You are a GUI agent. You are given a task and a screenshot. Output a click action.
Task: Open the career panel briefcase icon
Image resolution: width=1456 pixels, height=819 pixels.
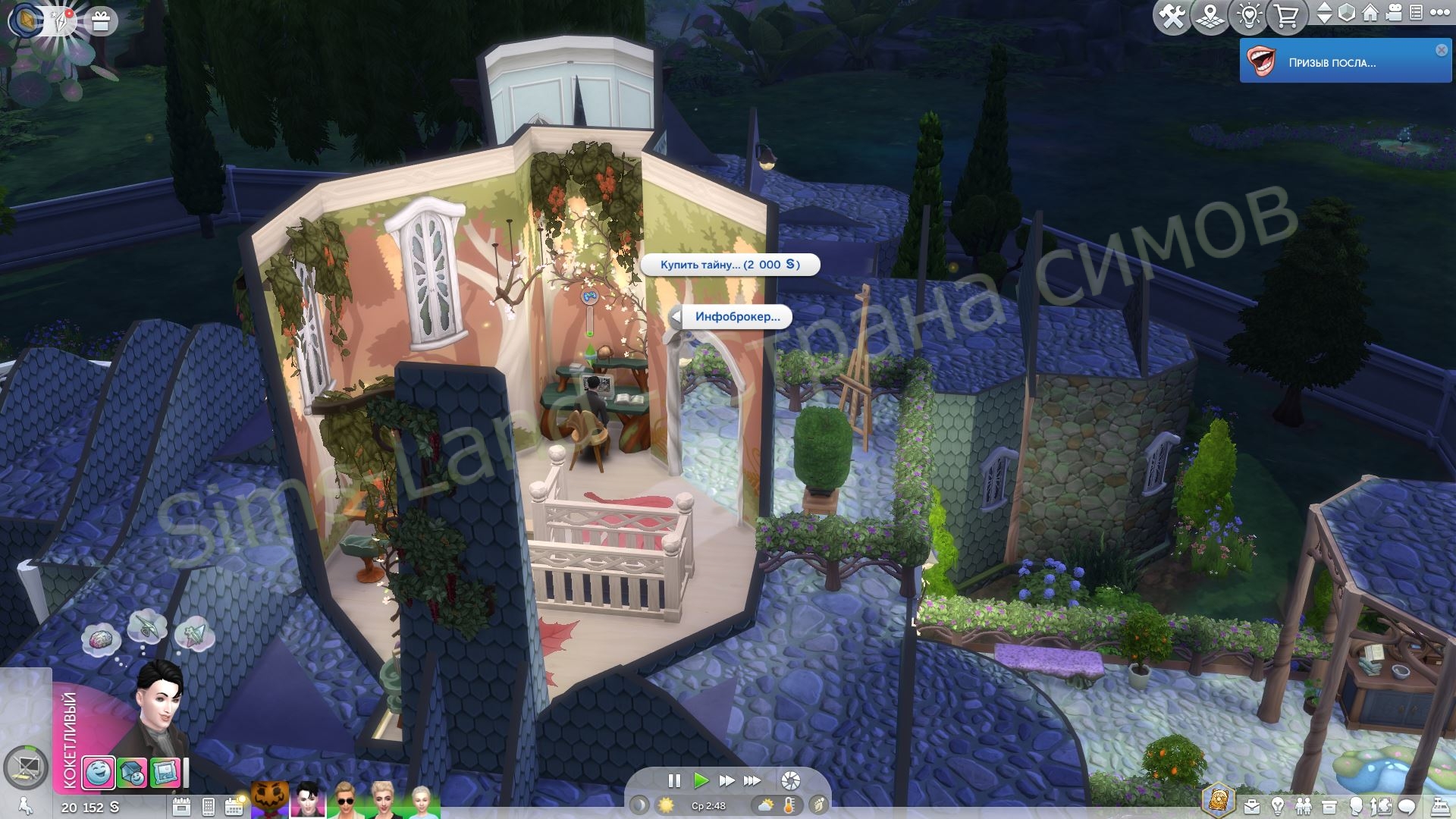click(1250, 806)
